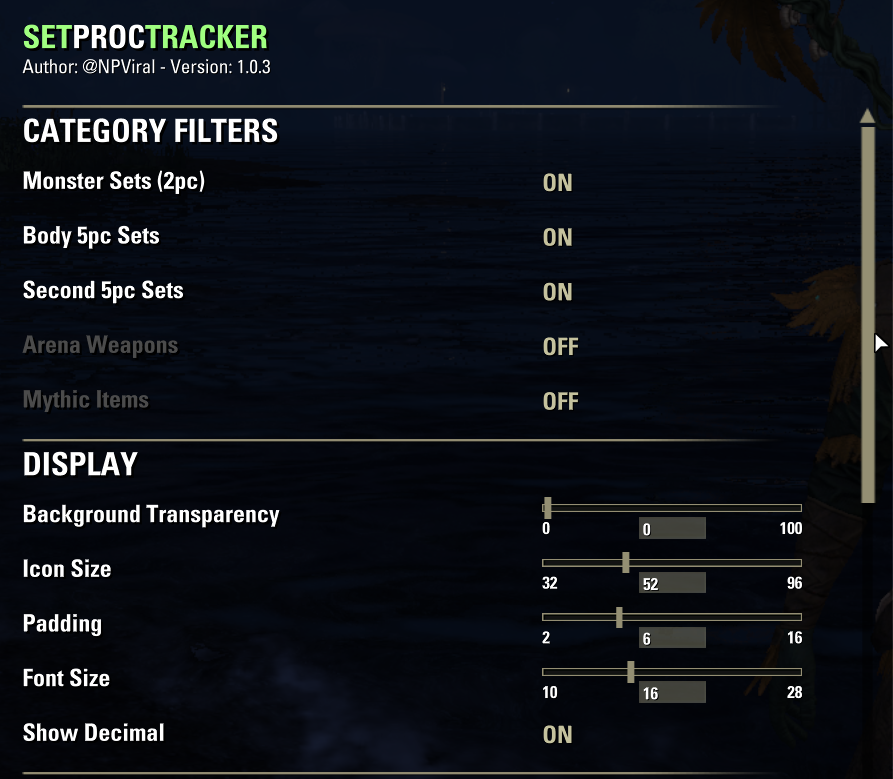The image size is (893, 779).
Task: Click the Icon Size value field showing 52
Action: point(672,584)
